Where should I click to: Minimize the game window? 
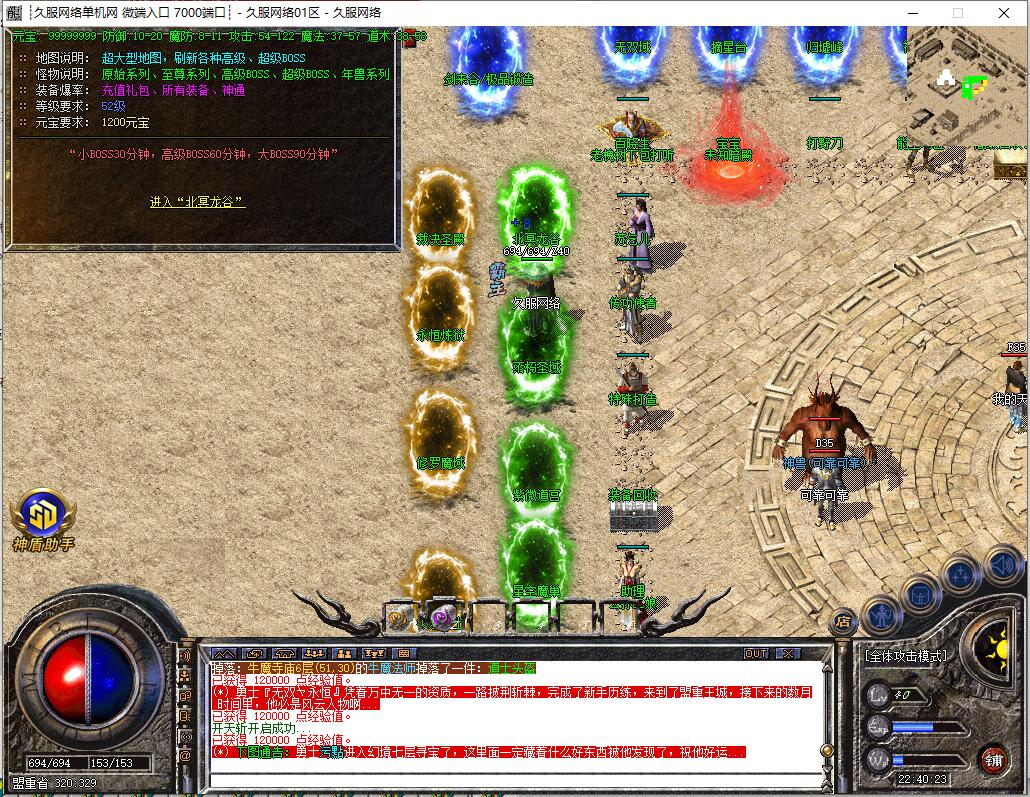click(912, 13)
